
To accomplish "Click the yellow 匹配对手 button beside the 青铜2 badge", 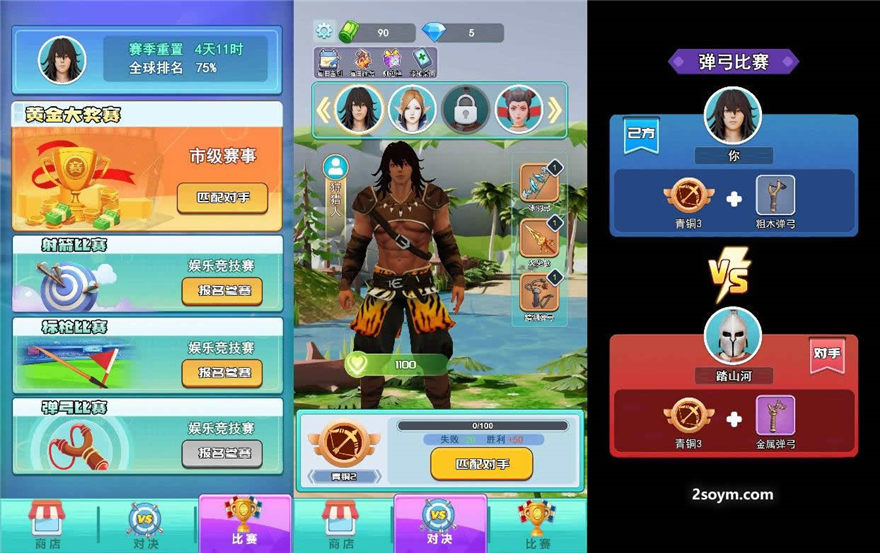I will 481,464.
